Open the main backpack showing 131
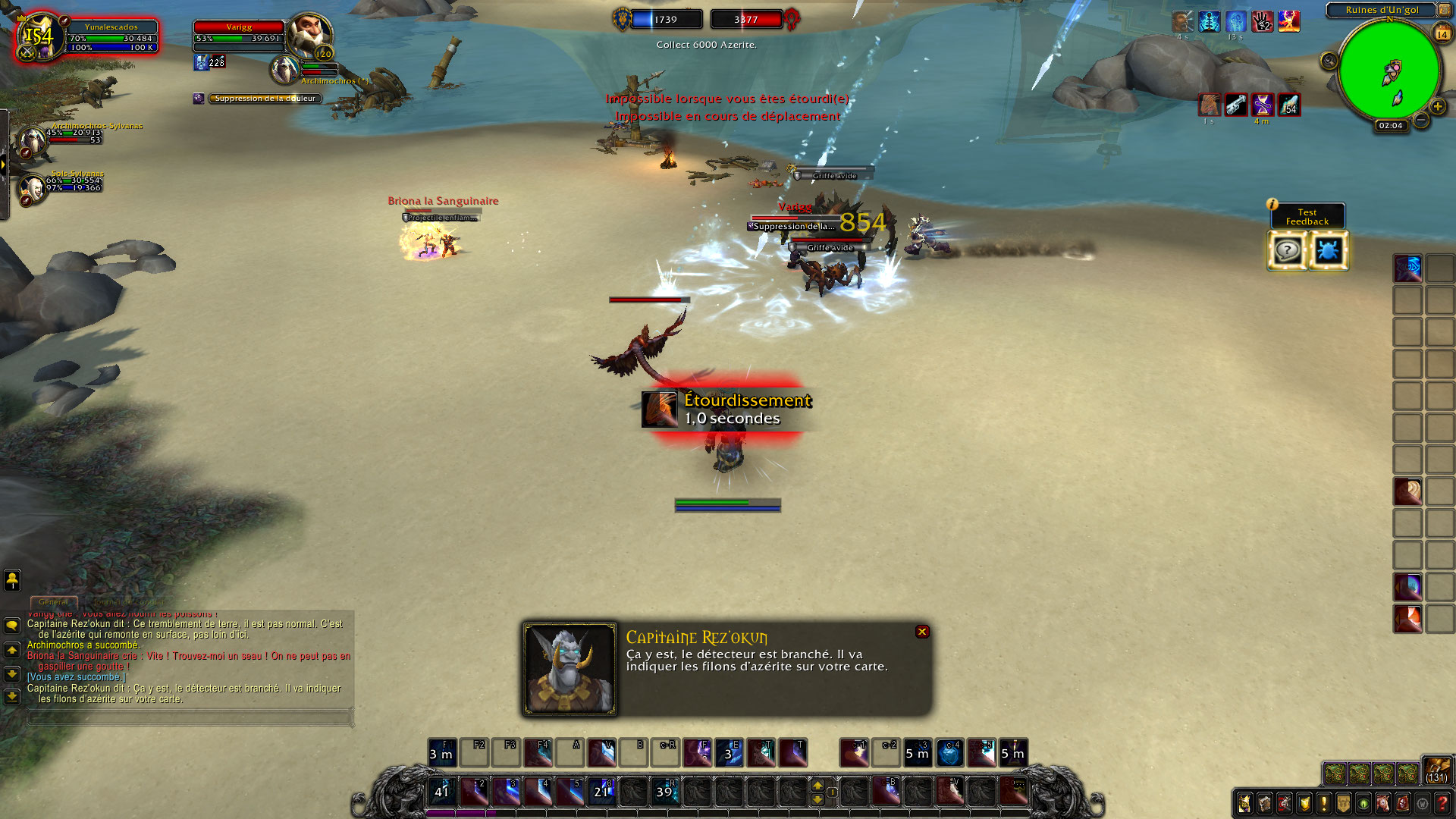 coord(1437,770)
